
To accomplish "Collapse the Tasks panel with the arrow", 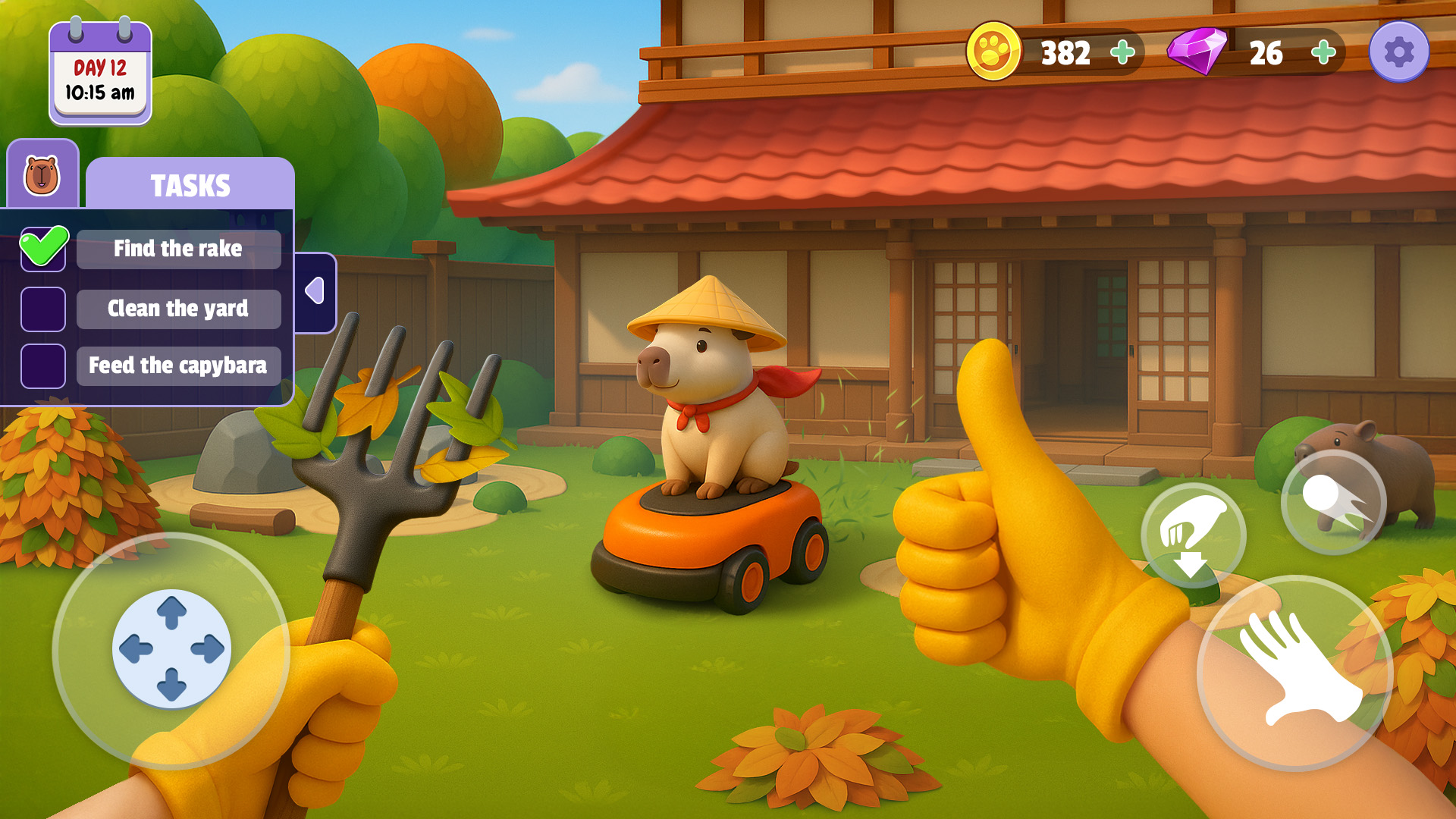I will click(x=315, y=291).
